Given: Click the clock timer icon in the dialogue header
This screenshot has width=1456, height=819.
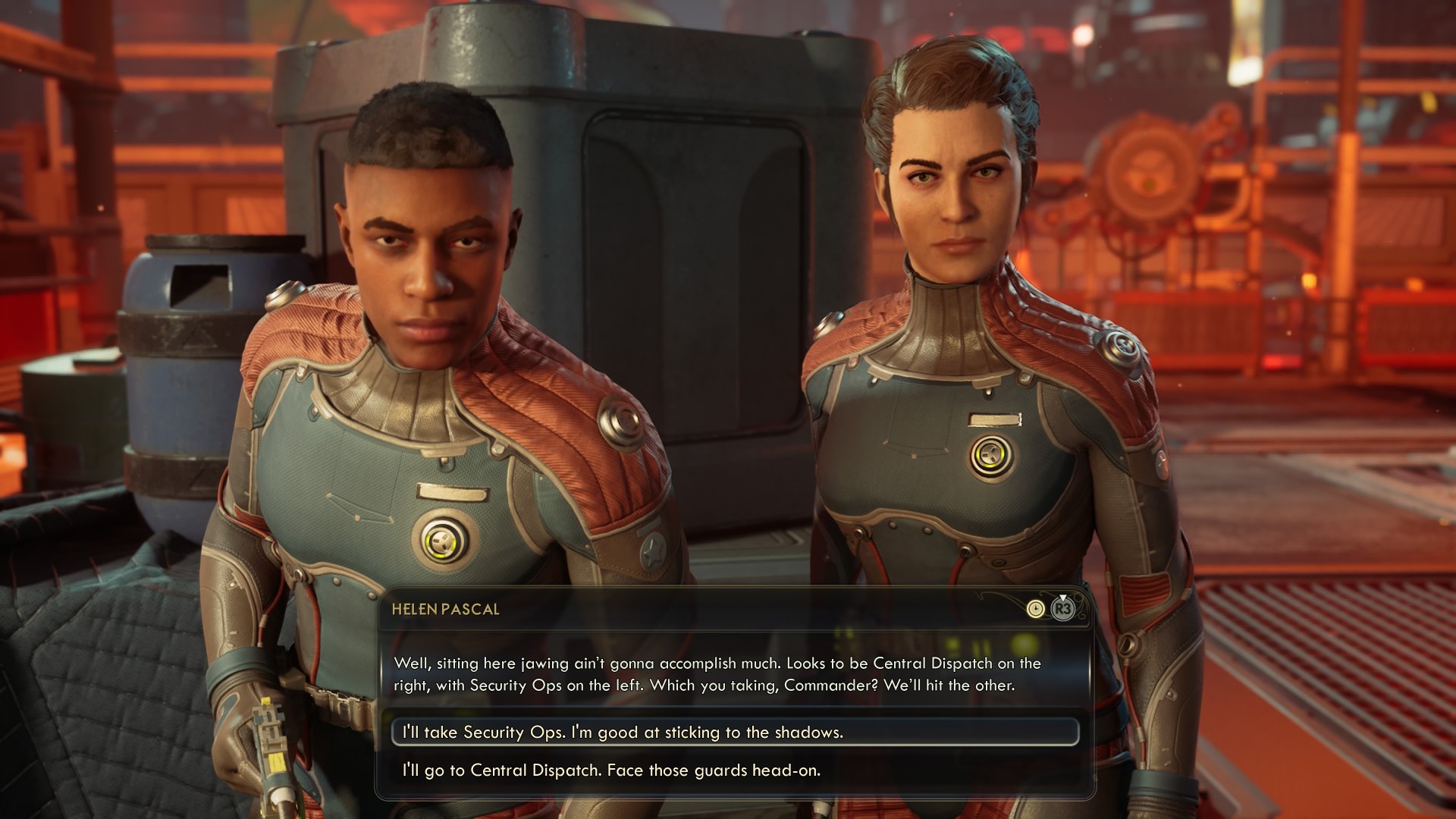Looking at the screenshot, I should (1036, 608).
